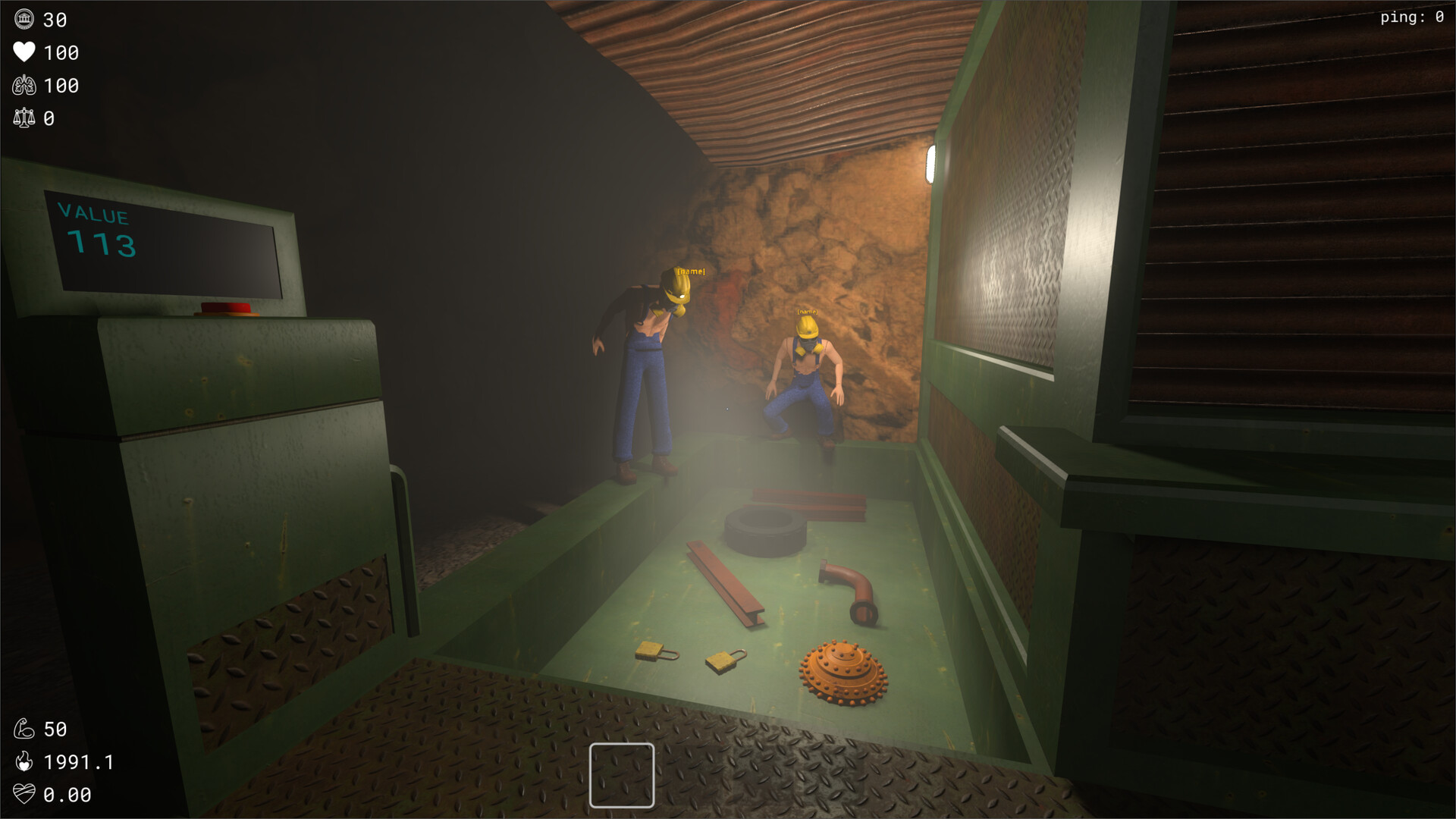
Task: Click the burning calories flame icon
Action: click(25, 762)
